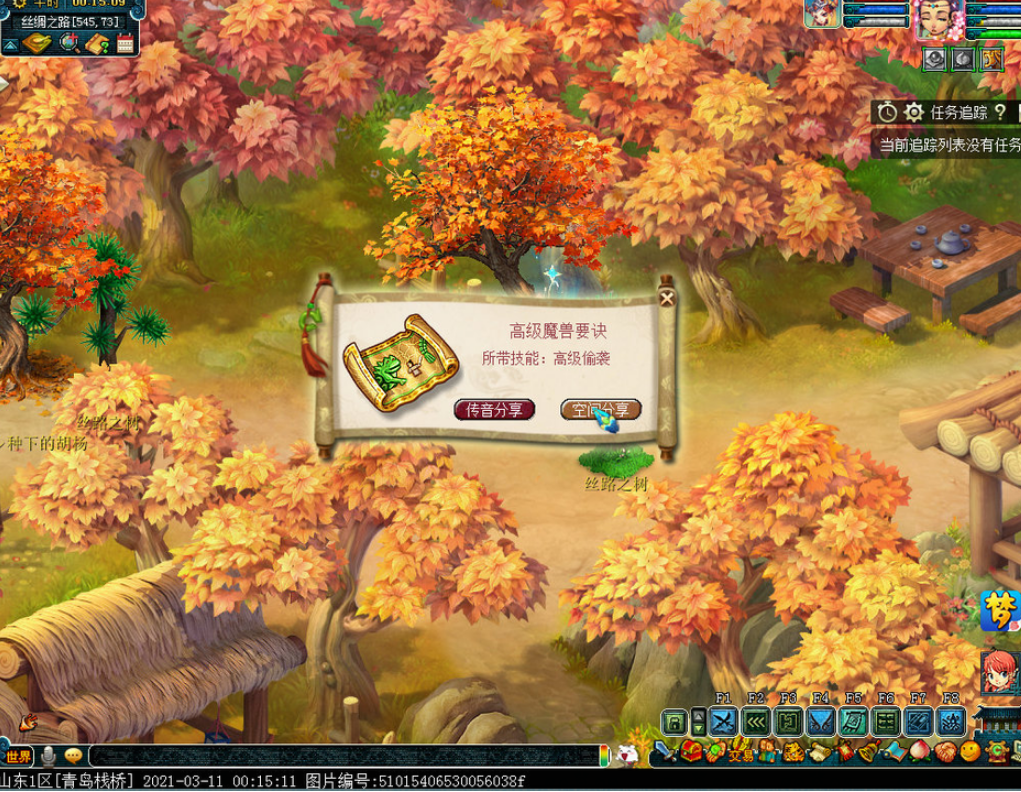1021x792 pixels.
Task: Open the guide book with green question mark
Action: pos(97,43)
